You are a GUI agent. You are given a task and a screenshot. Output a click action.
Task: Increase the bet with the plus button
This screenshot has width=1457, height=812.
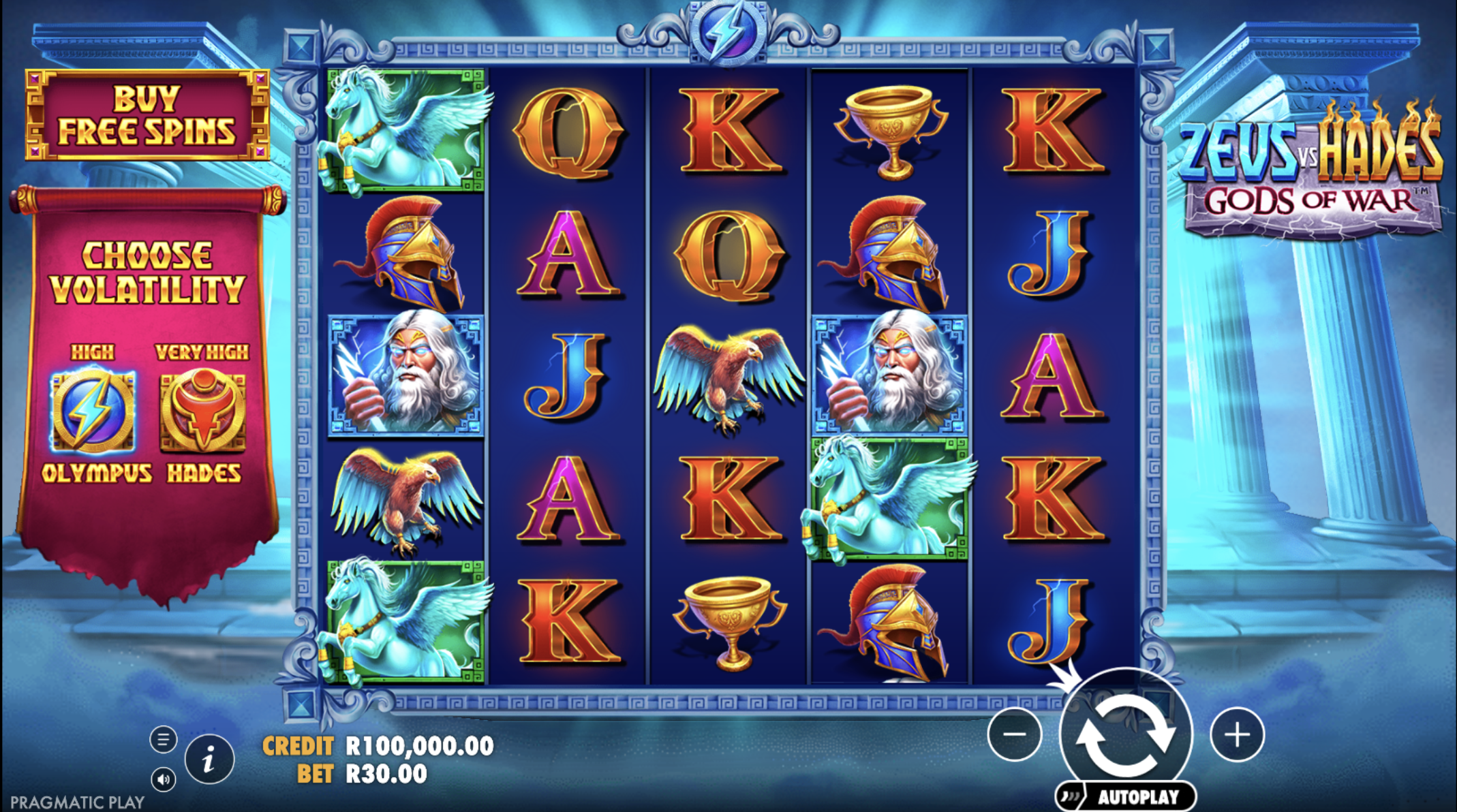pos(1237,734)
